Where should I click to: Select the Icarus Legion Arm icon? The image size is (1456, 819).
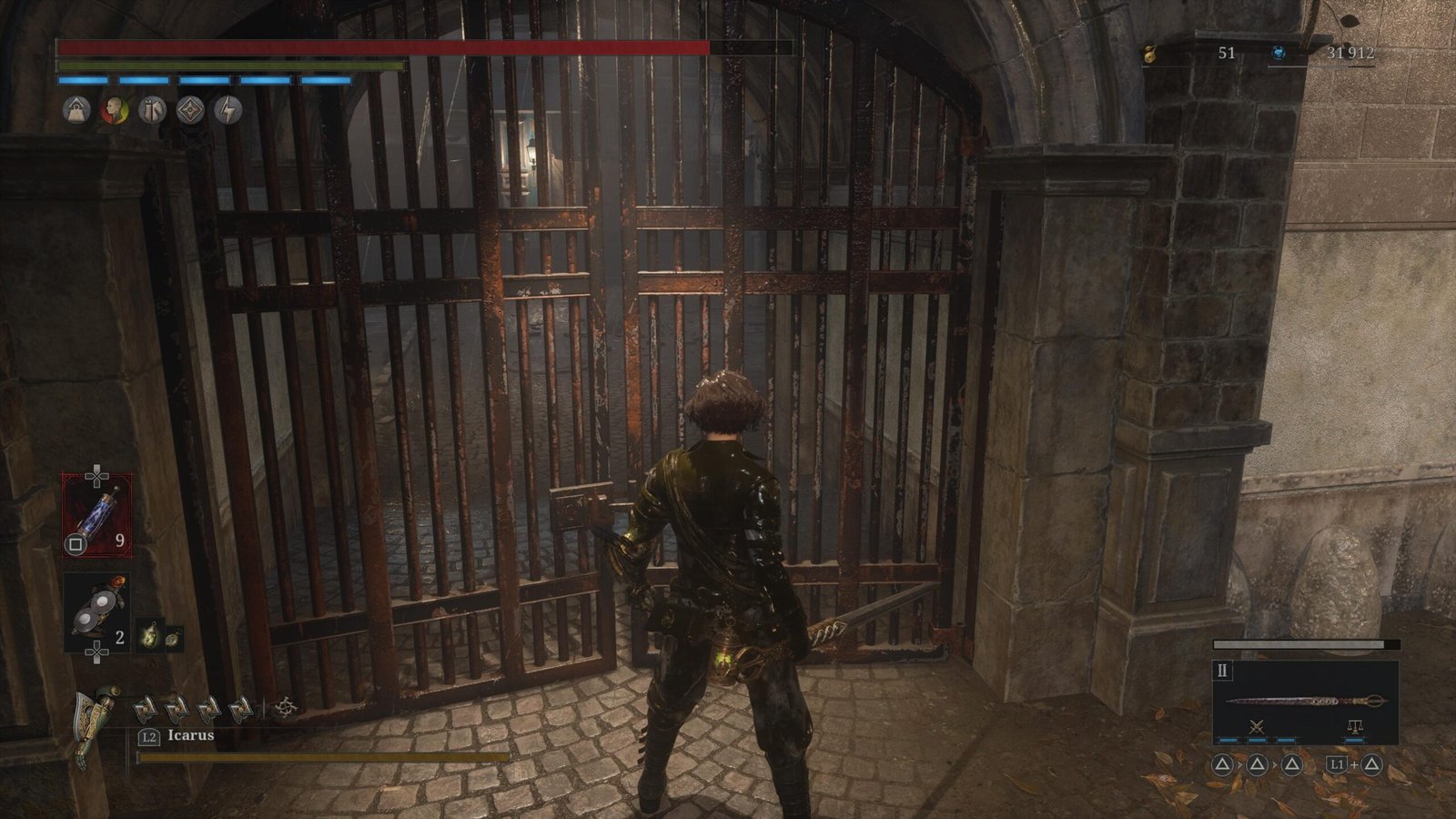pyautogui.click(x=96, y=723)
